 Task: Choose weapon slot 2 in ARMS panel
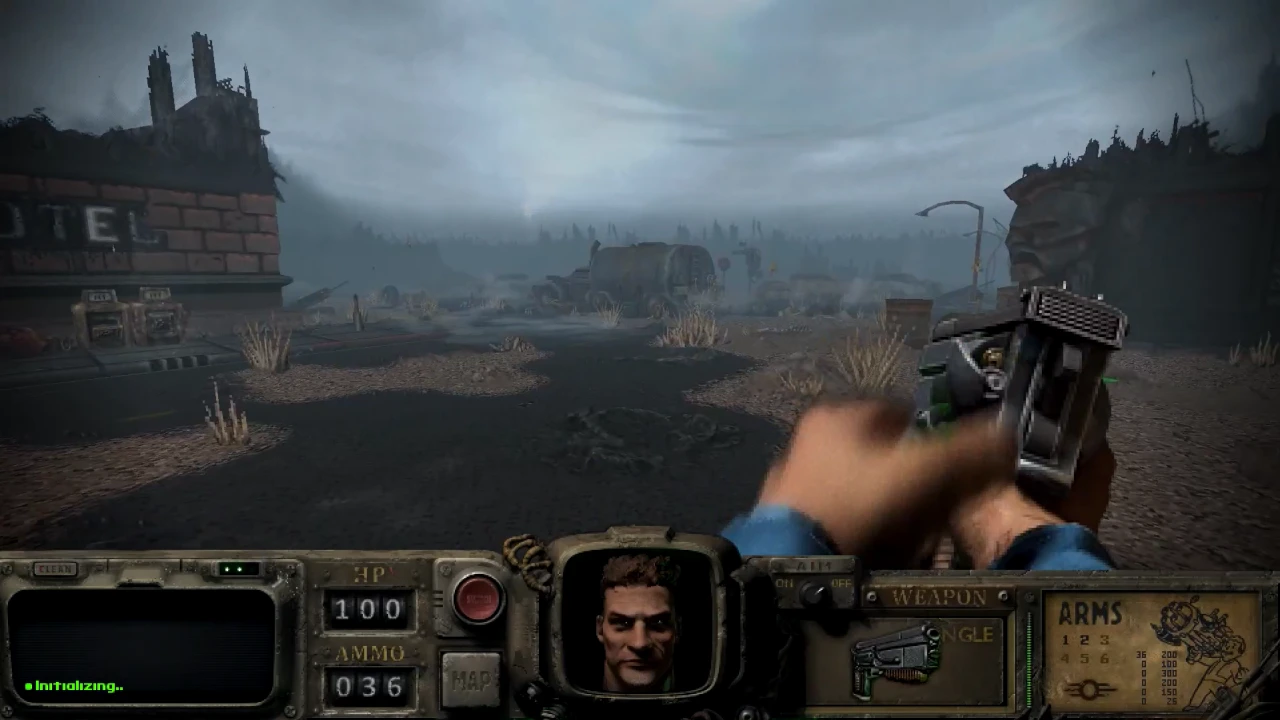tap(1085, 640)
